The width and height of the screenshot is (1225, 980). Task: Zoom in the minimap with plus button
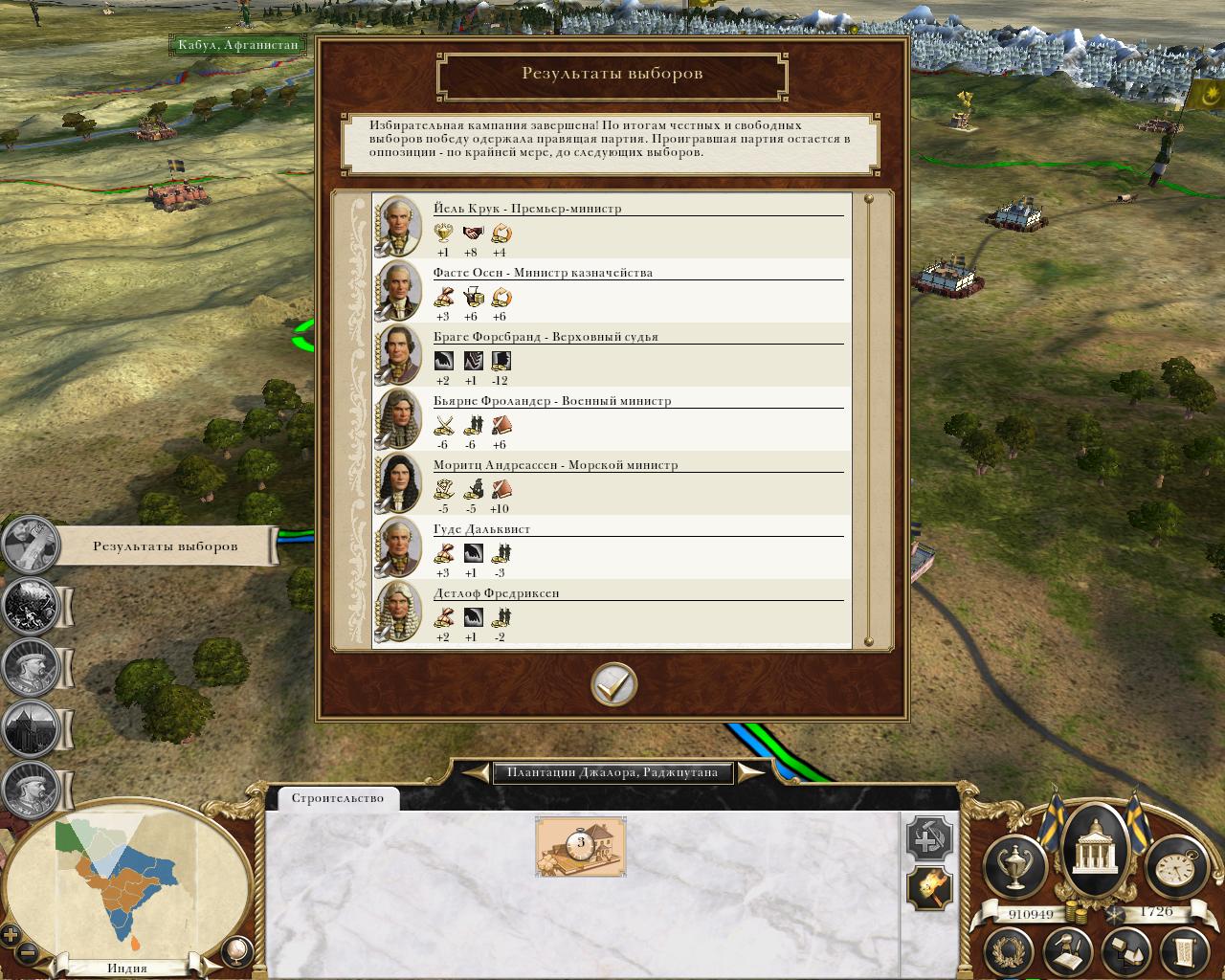point(11,936)
